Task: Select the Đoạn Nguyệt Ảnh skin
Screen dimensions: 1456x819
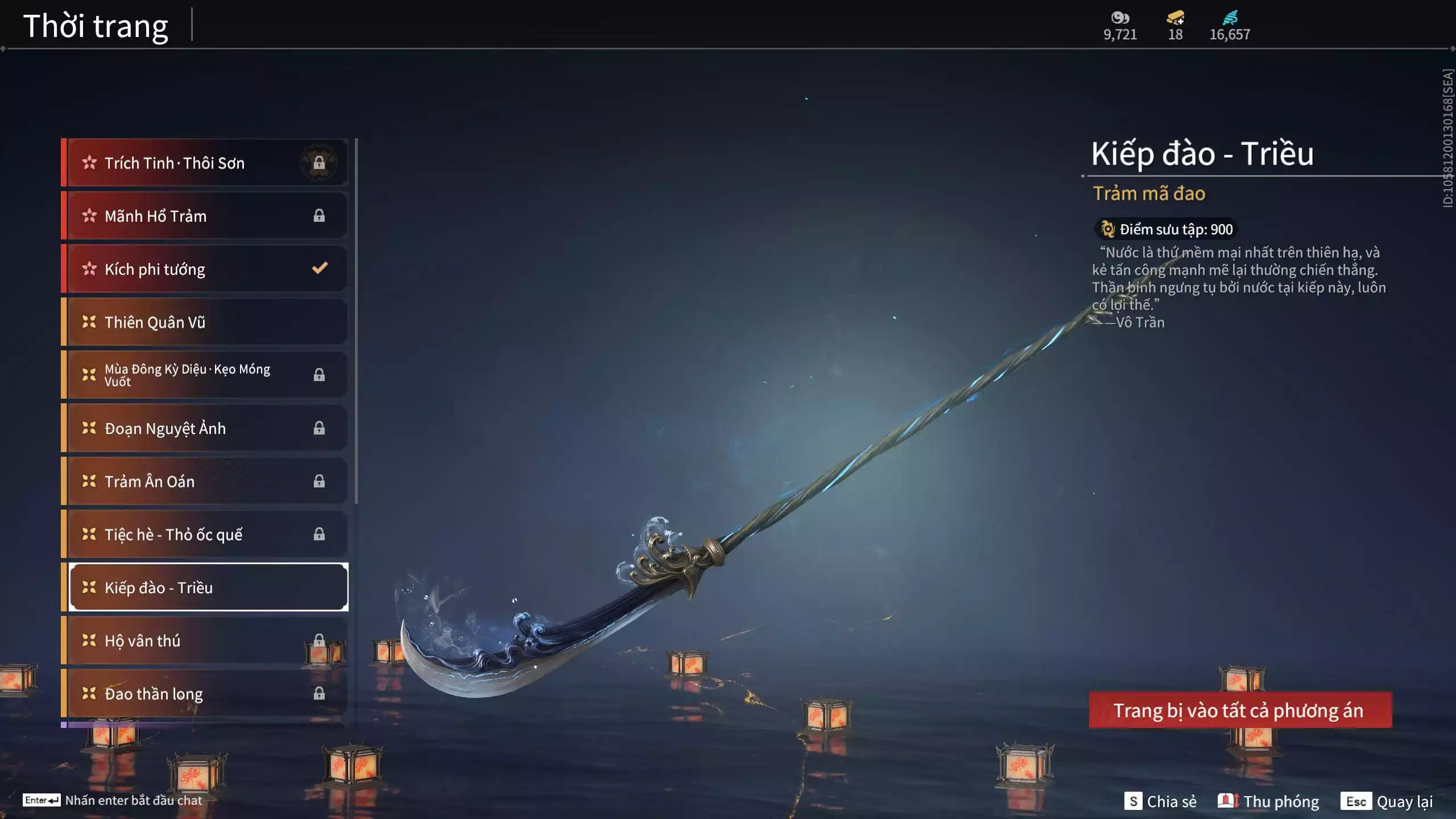Action: coord(205,428)
